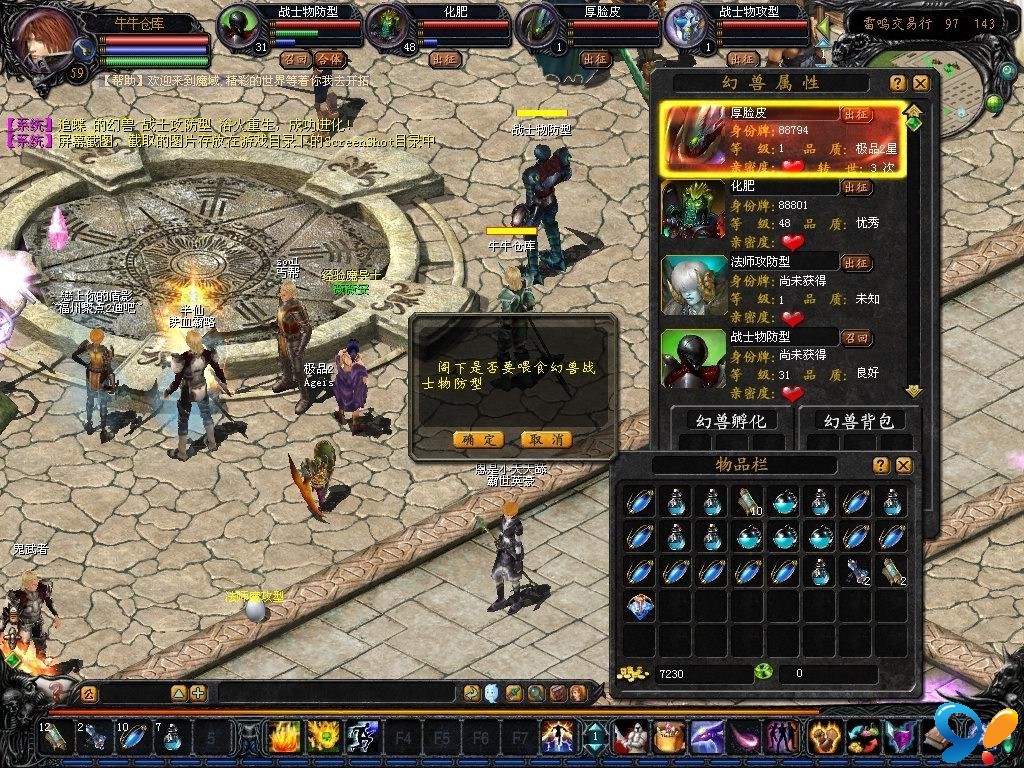This screenshot has width=1024, height=768.
Task: Open help for the 幻兽属性 window
Action: [x=898, y=83]
